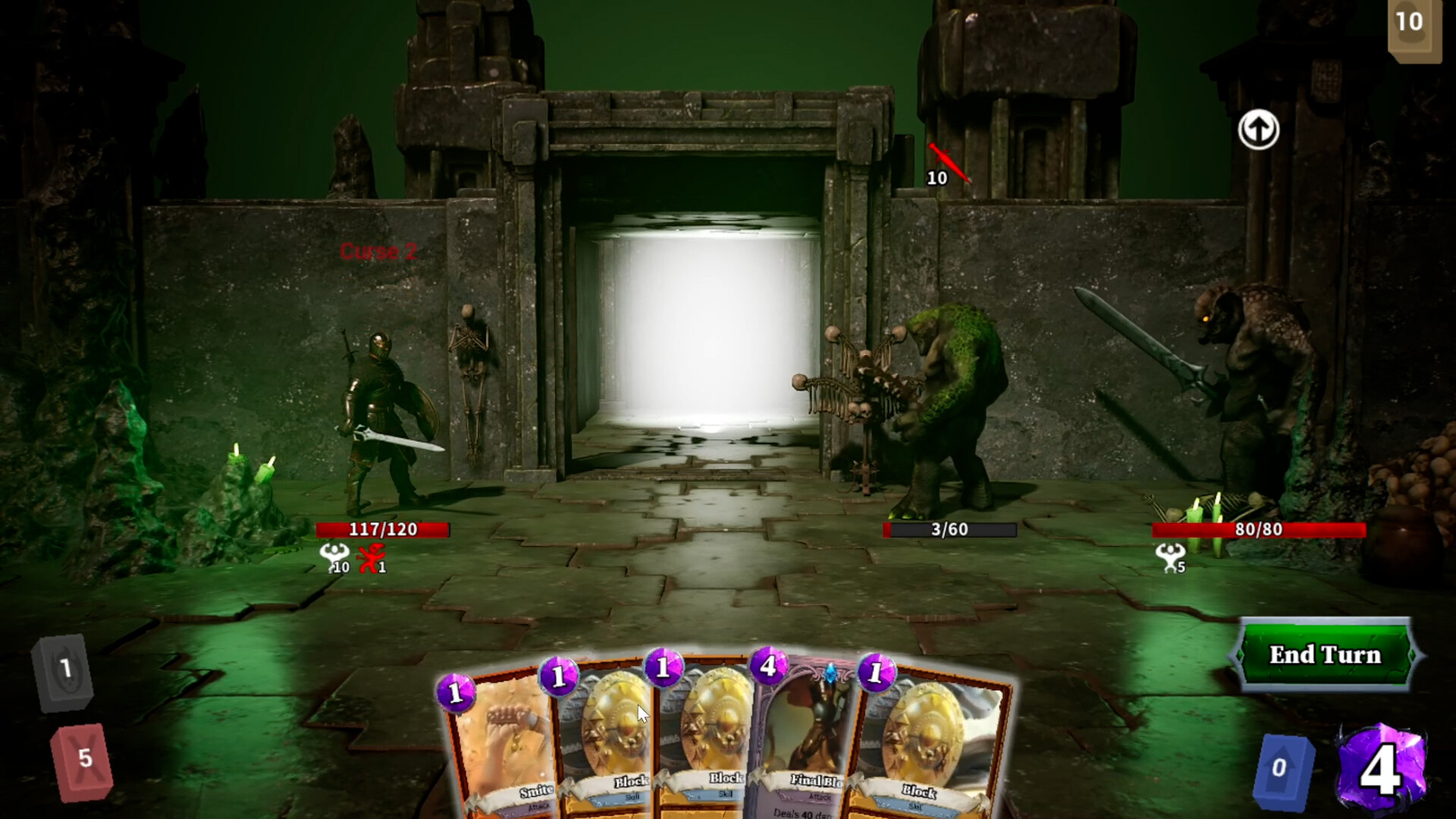This screenshot has height=819, width=1456.
Task: Click the red debuff icon beside the knight
Action: pyautogui.click(x=369, y=559)
